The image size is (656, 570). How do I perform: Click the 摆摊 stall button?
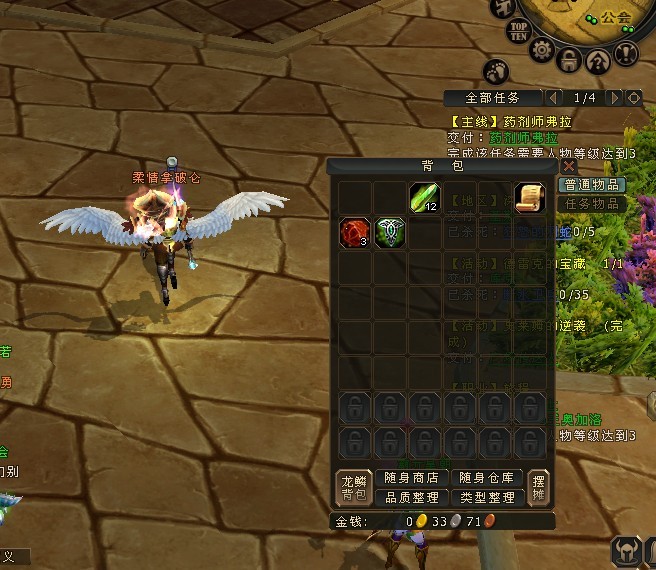[x=539, y=487]
